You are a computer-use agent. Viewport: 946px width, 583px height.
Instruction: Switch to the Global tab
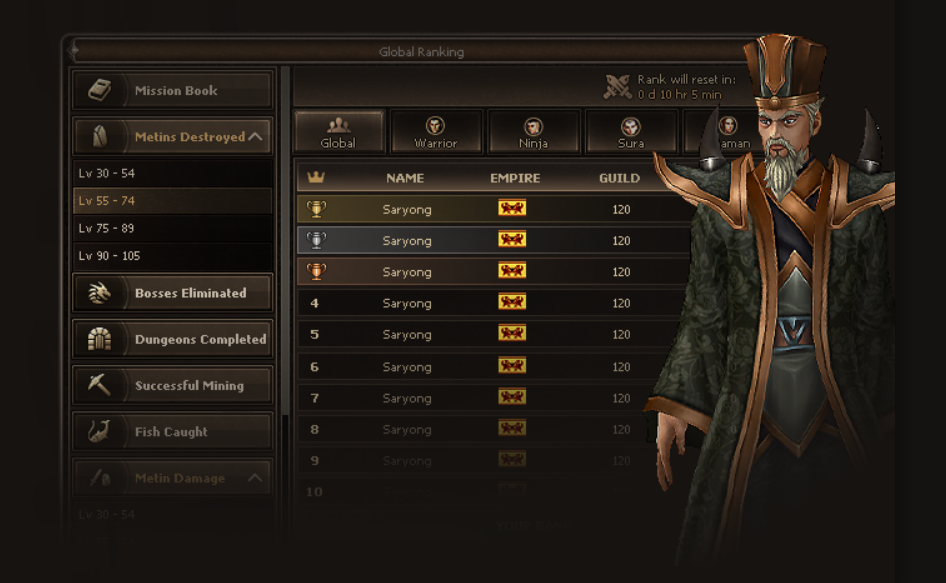click(x=338, y=132)
